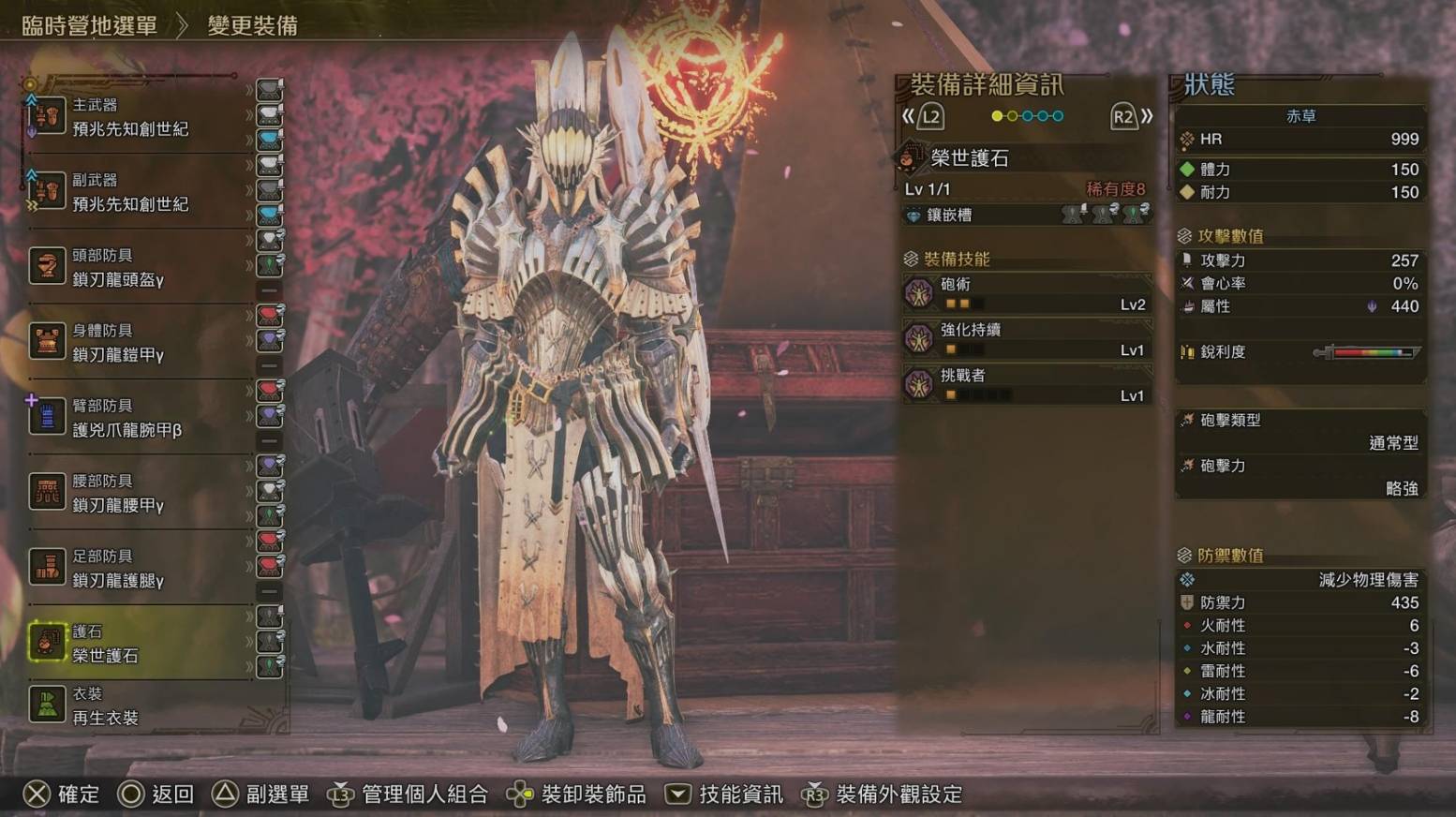The height and width of the screenshot is (817, 1456).
Task: Choose head armor 鎖刃龍頭盔γ
Action: 131,268
